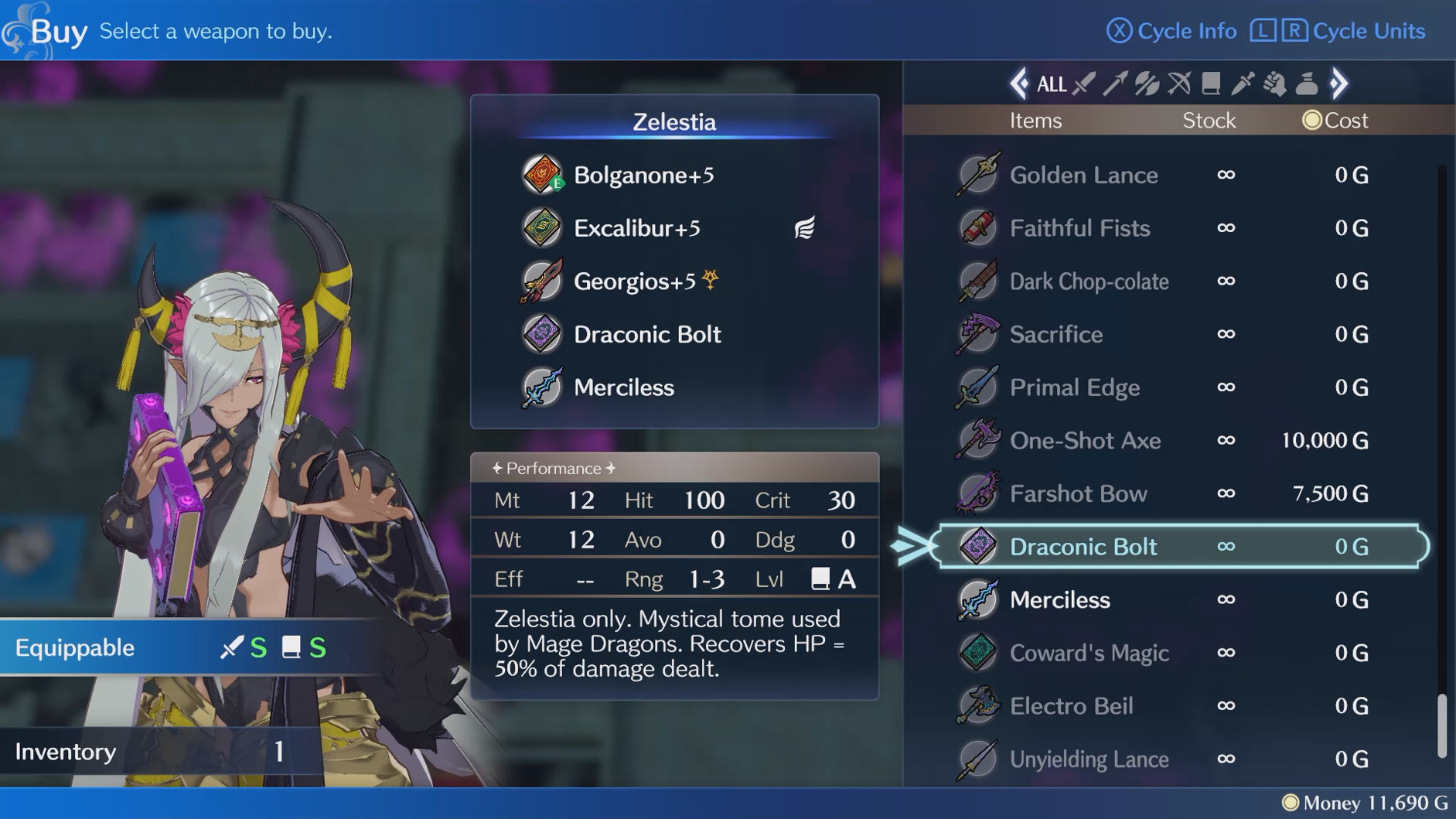Select the lance weapon filter
Image resolution: width=1456 pixels, height=819 pixels.
click(1114, 84)
